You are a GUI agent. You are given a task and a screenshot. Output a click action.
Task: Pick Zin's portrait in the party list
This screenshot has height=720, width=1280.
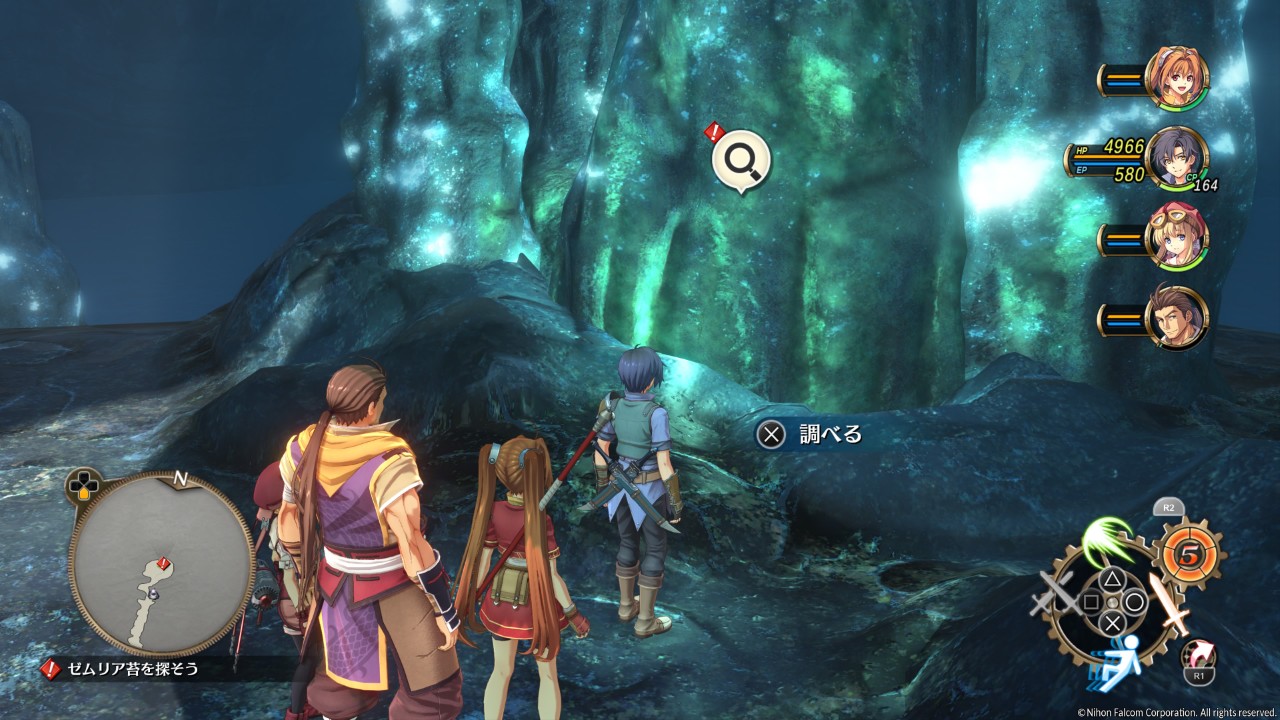pos(1177,318)
